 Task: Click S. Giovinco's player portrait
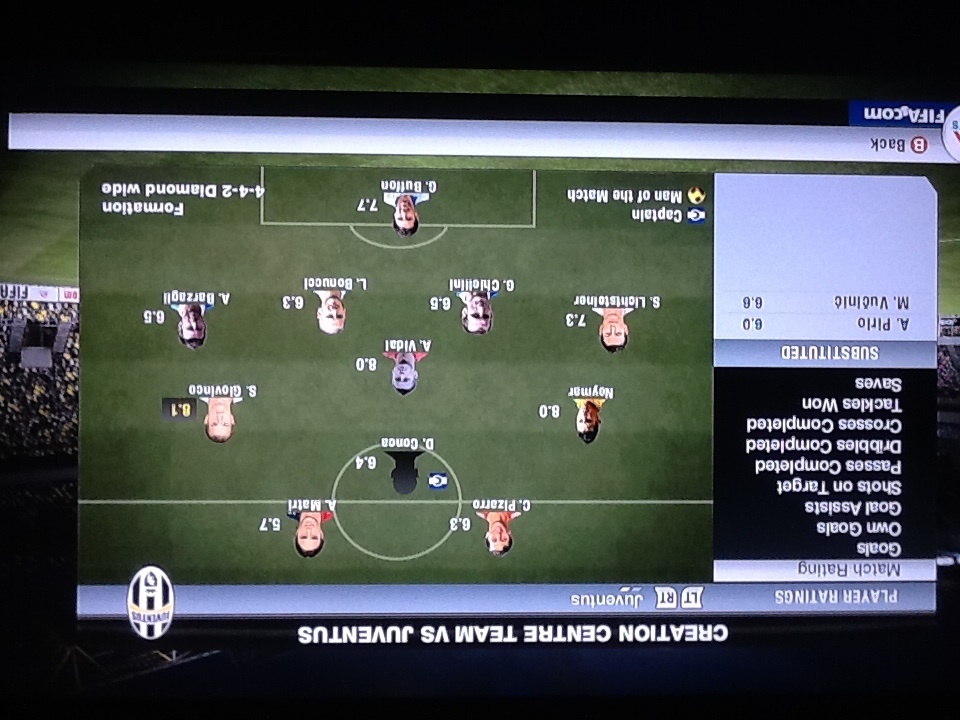pos(219,420)
